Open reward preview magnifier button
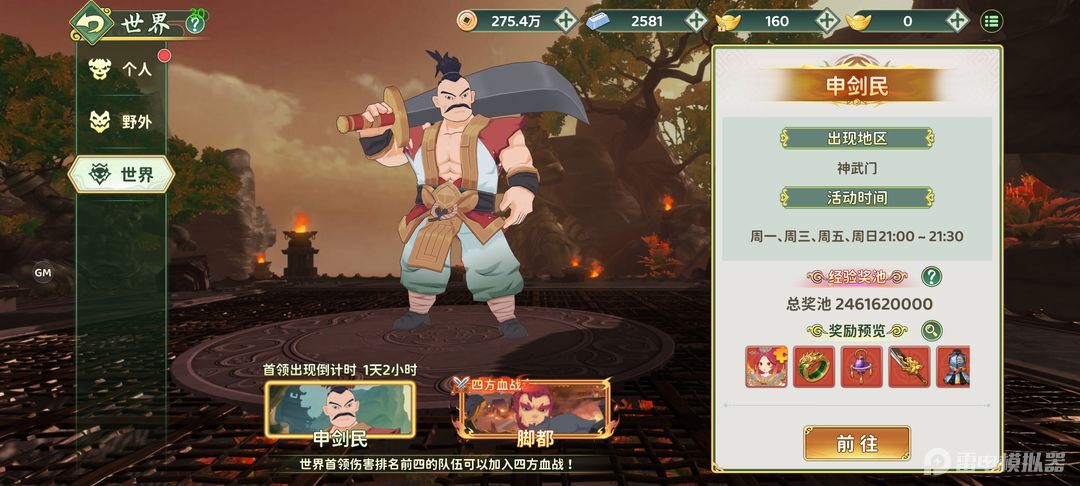This screenshot has width=1080, height=486. tap(931, 331)
